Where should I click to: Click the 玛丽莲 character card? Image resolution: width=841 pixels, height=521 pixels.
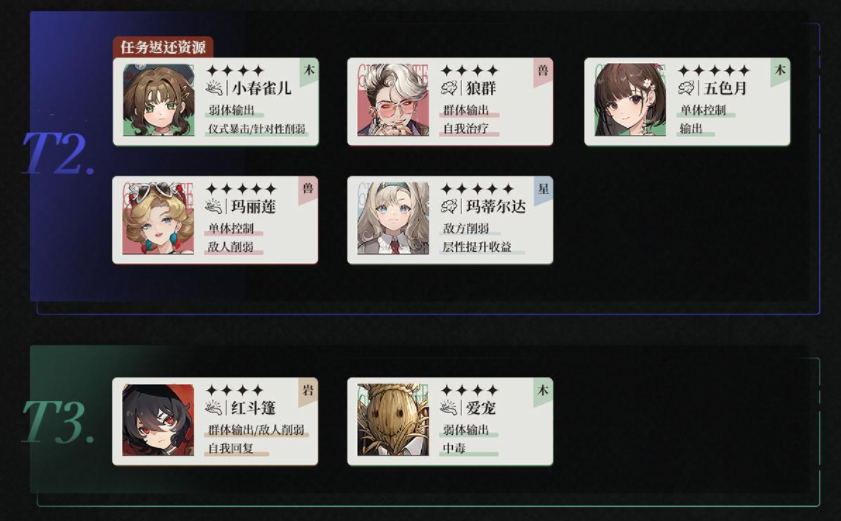pyautogui.click(x=216, y=219)
